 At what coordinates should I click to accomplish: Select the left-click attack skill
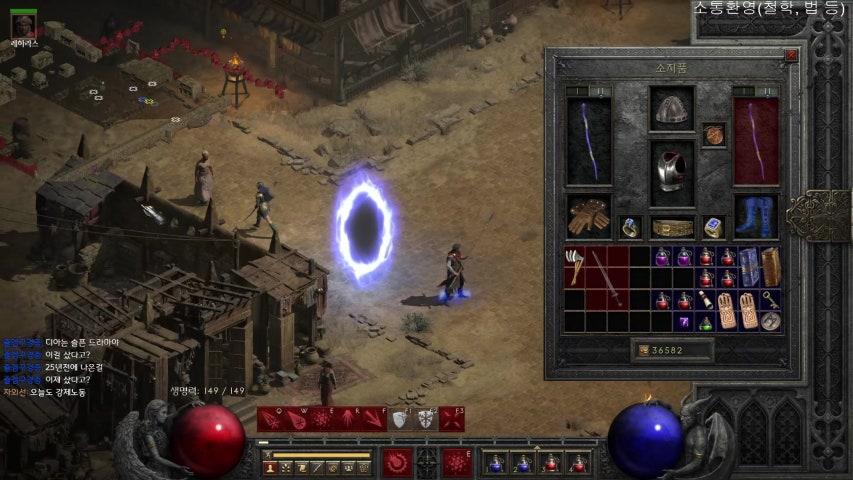(397, 462)
